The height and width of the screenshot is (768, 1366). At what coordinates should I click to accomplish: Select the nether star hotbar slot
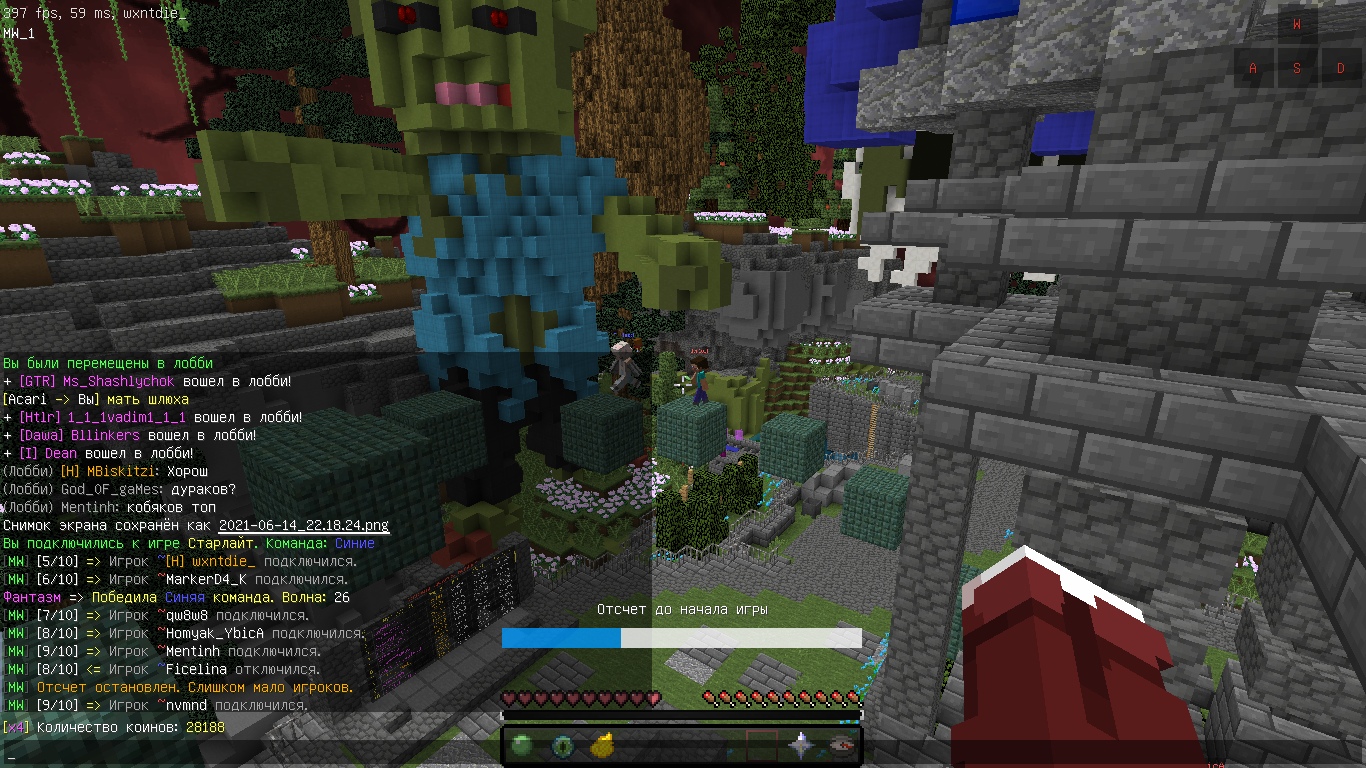[802, 745]
